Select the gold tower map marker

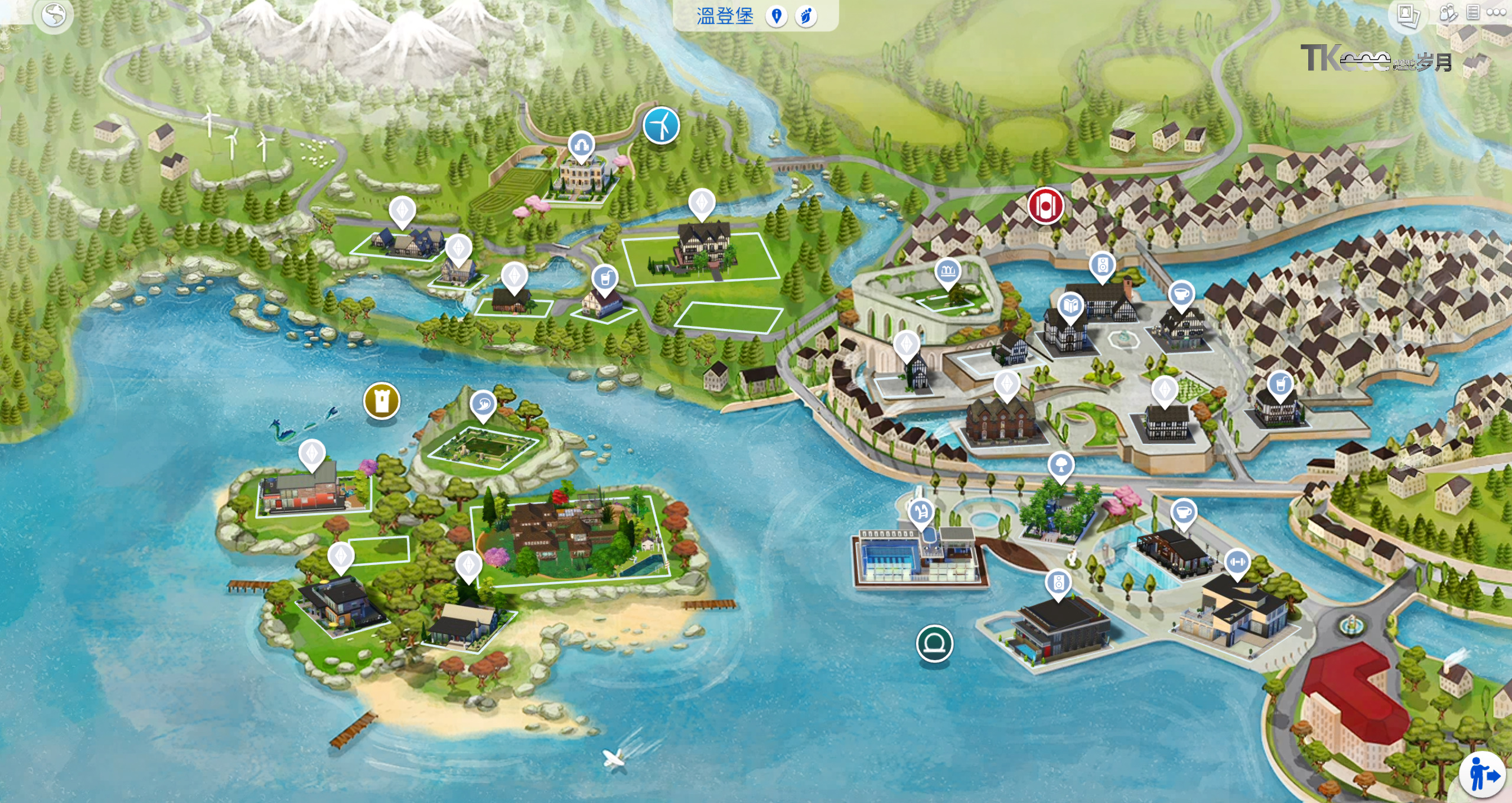point(382,401)
